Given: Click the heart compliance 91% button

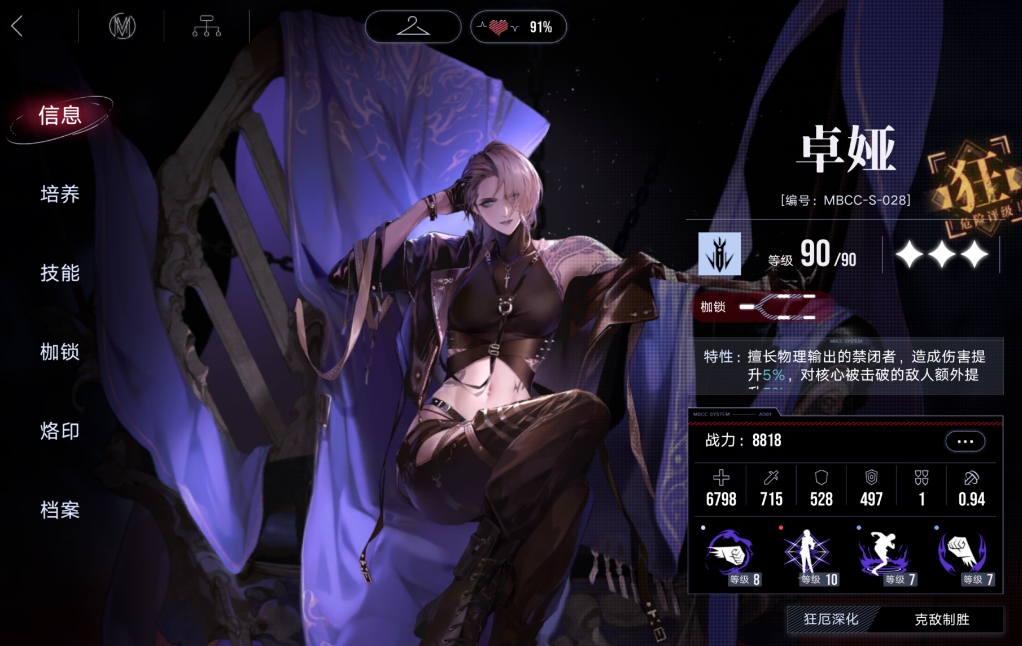Looking at the screenshot, I should pos(518,27).
